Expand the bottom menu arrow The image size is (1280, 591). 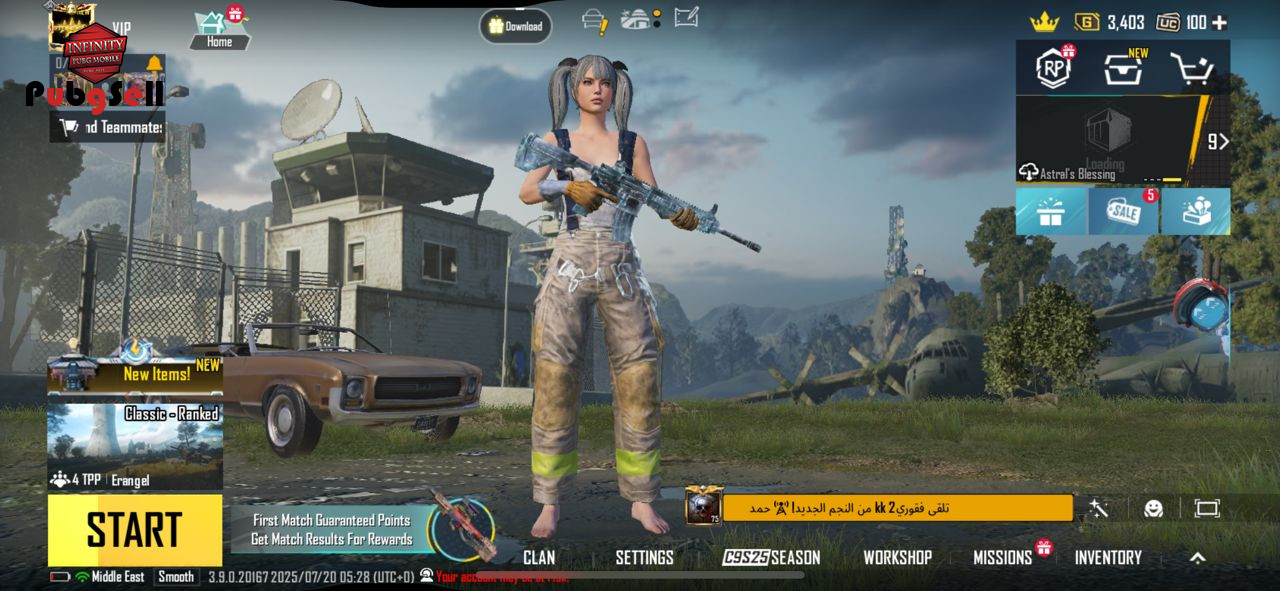click(x=1197, y=558)
